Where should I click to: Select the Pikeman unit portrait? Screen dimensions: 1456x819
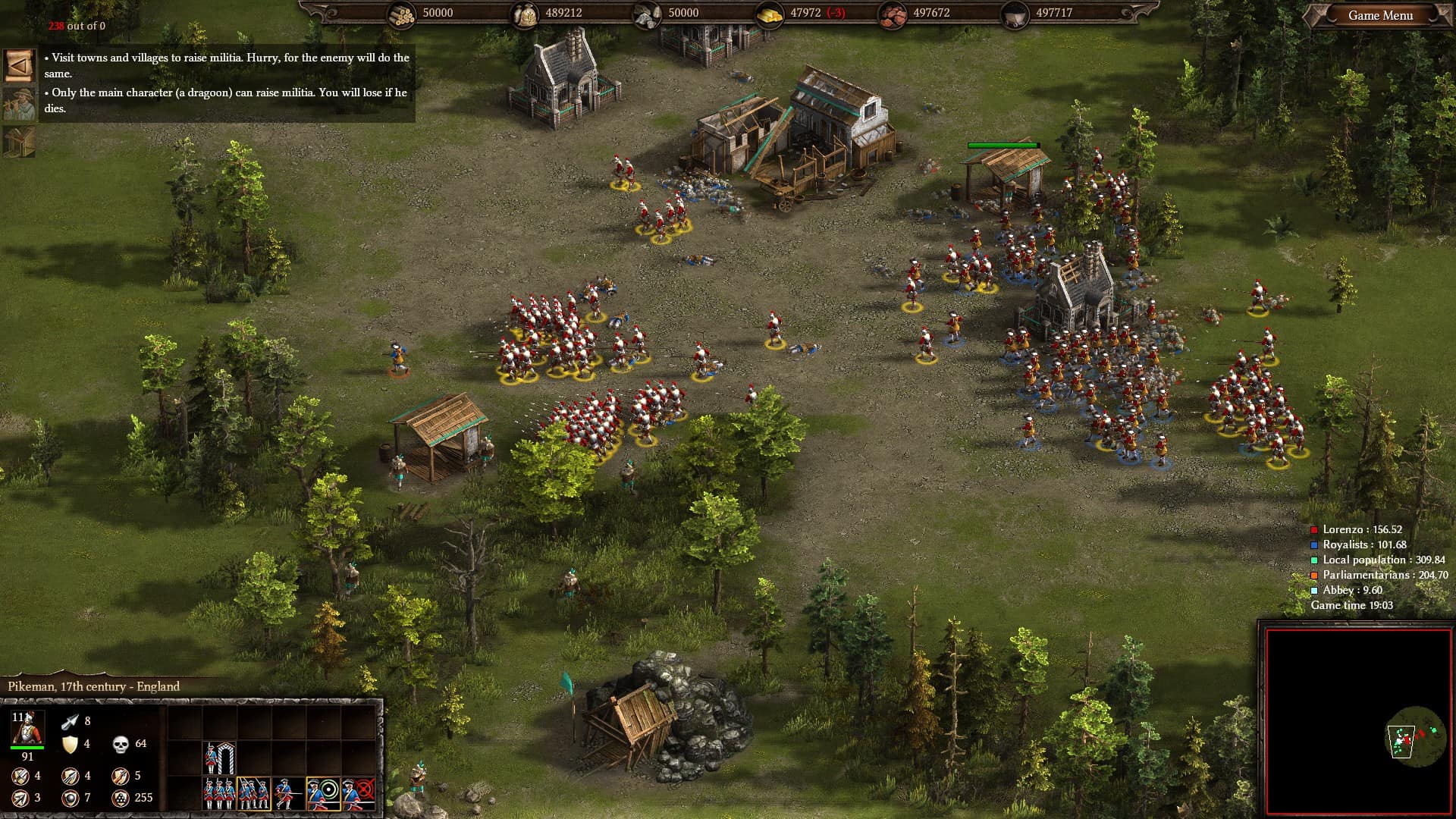coord(27,729)
